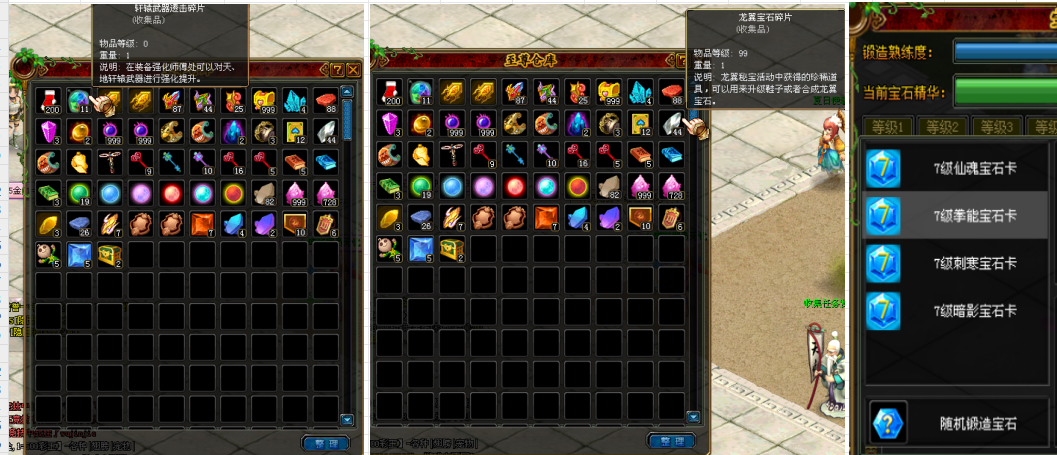
Task: Open the 等级3 tab
Action: point(997,127)
